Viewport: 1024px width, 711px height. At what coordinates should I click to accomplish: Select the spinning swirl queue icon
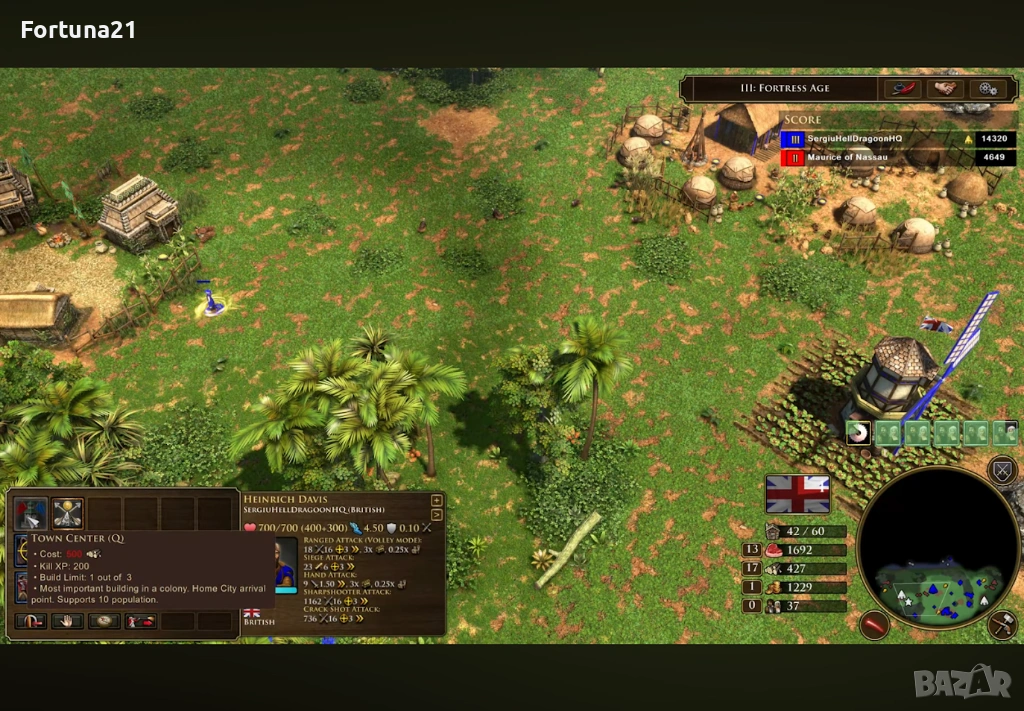pos(857,433)
